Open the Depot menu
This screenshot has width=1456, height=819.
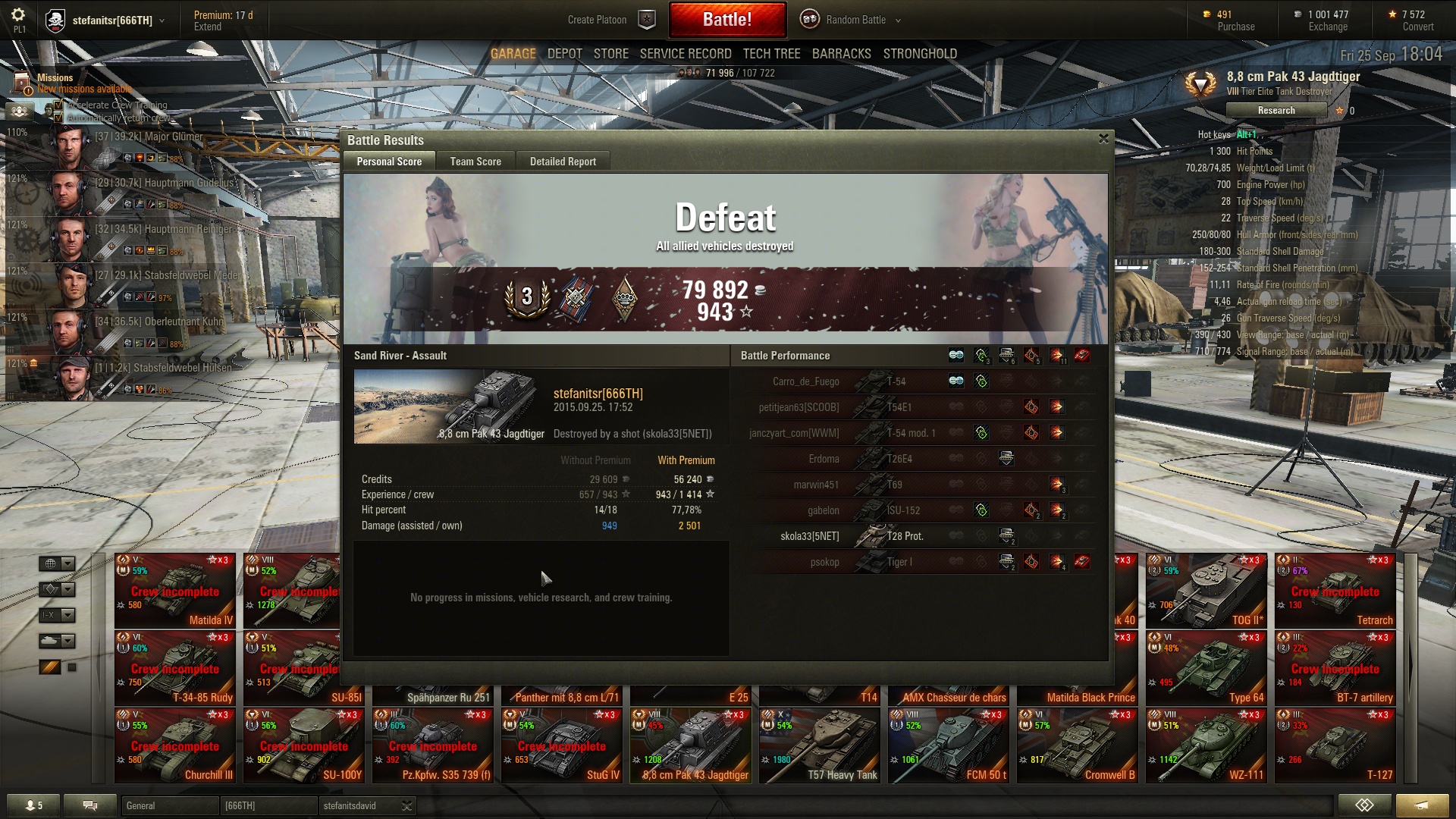coord(564,54)
